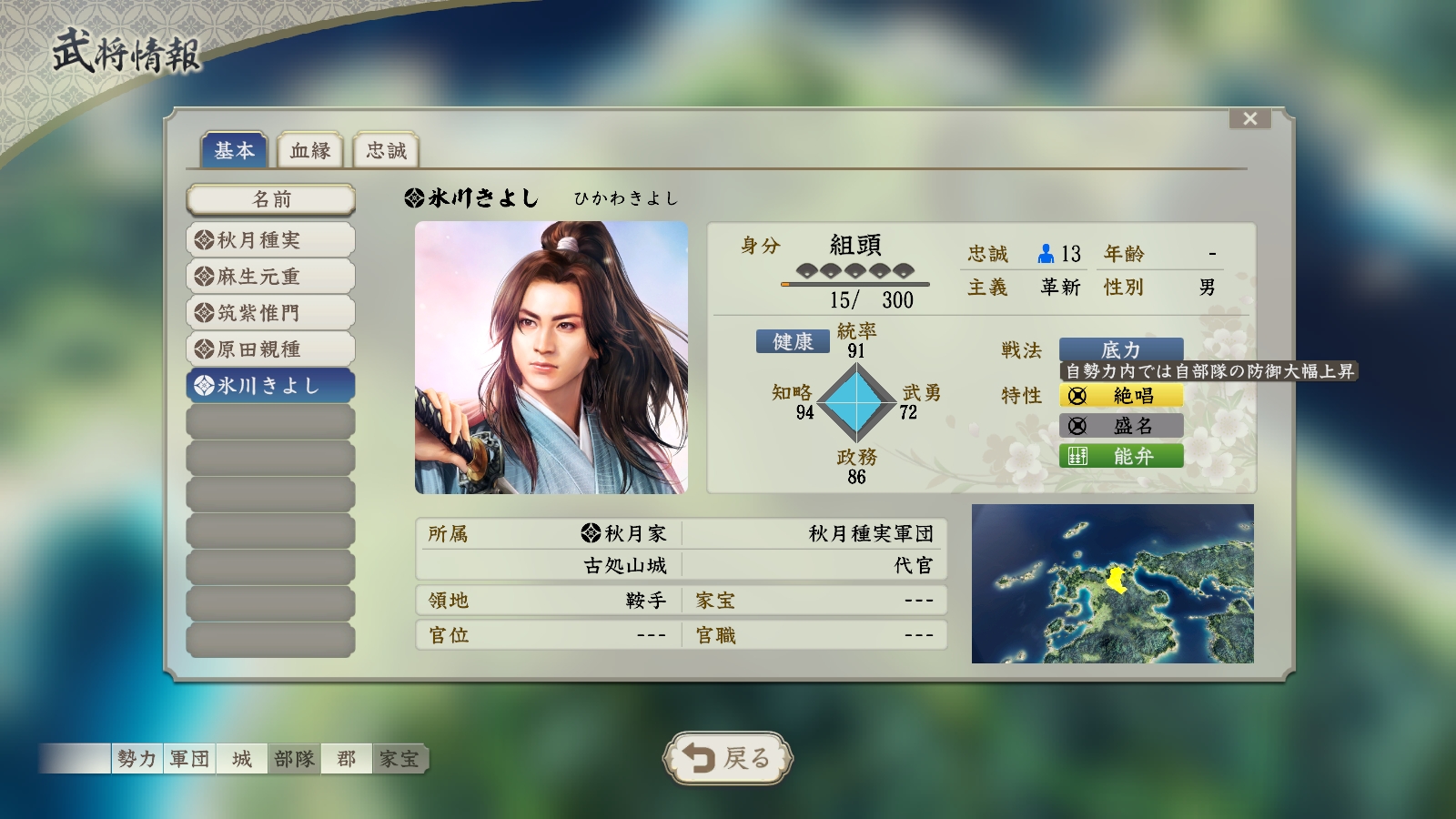Viewport: 1456px width, 819px height.
Task: Click the loyalty gauge showing 15/300
Action: [x=855, y=284]
